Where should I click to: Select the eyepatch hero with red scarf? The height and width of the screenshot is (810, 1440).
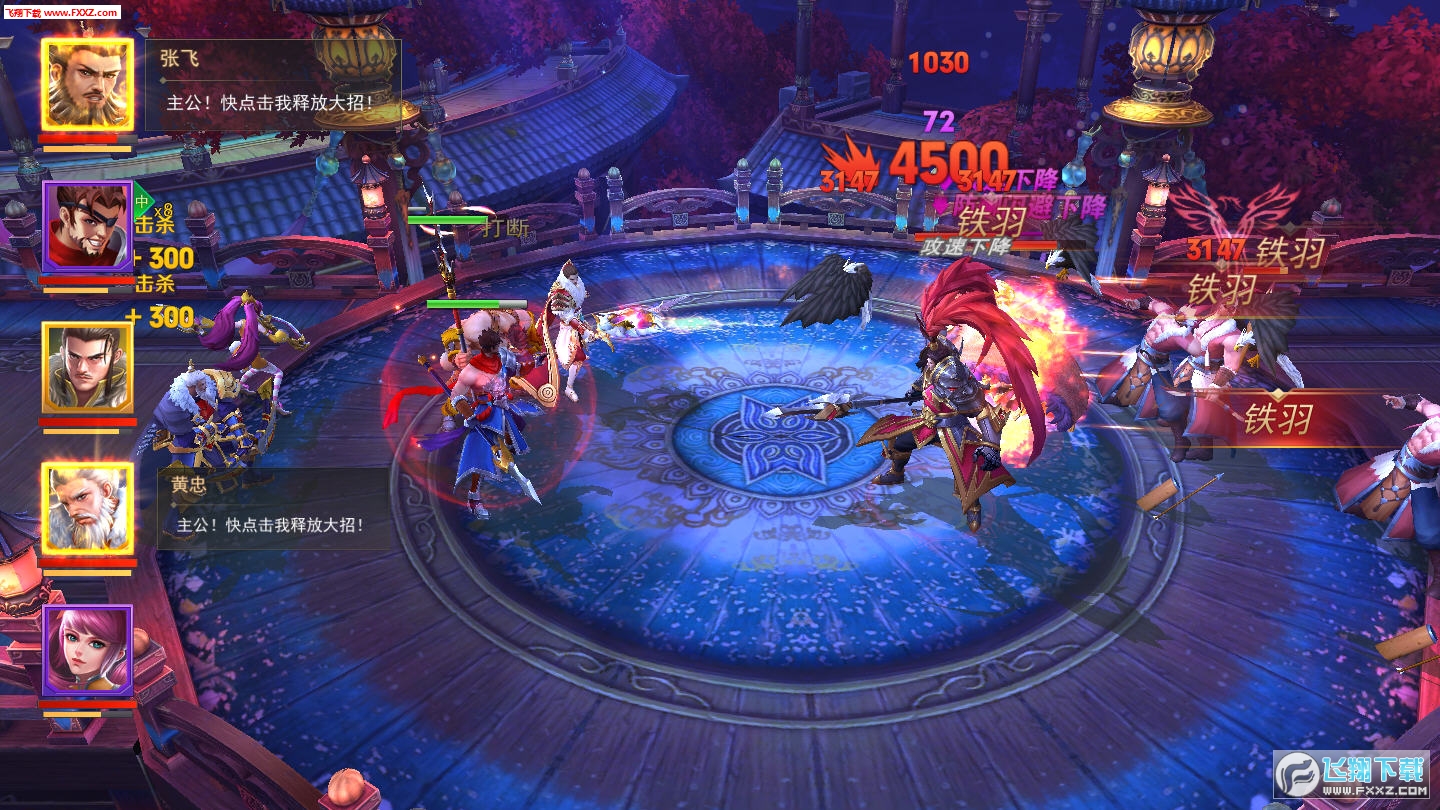pos(88,228)
